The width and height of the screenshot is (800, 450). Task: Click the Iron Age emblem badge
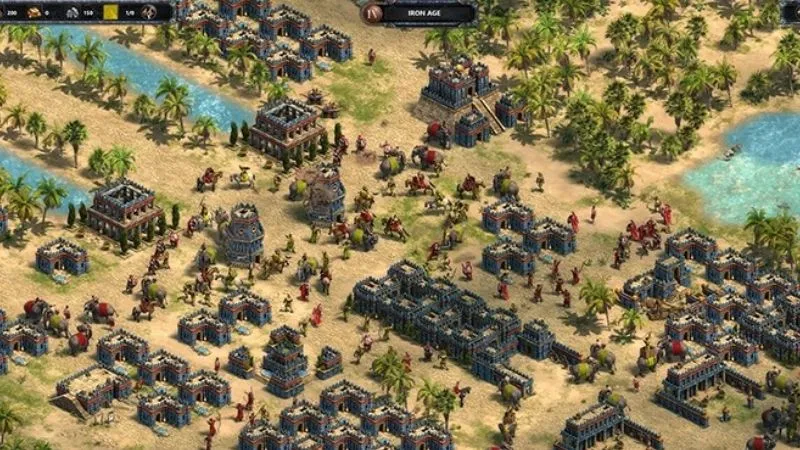373,13
